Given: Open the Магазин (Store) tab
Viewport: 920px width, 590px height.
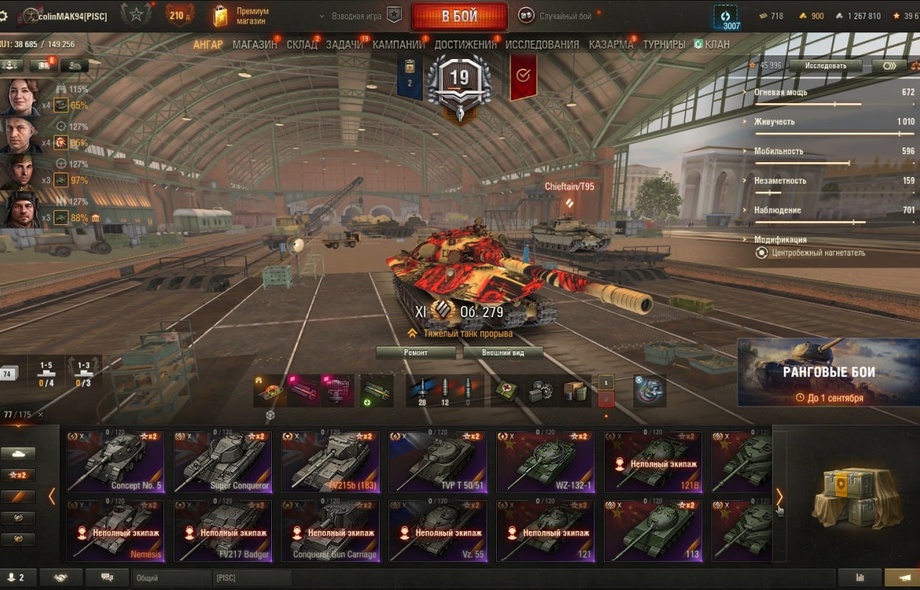Looking at the screenshot, I should (x=255, y=45).
